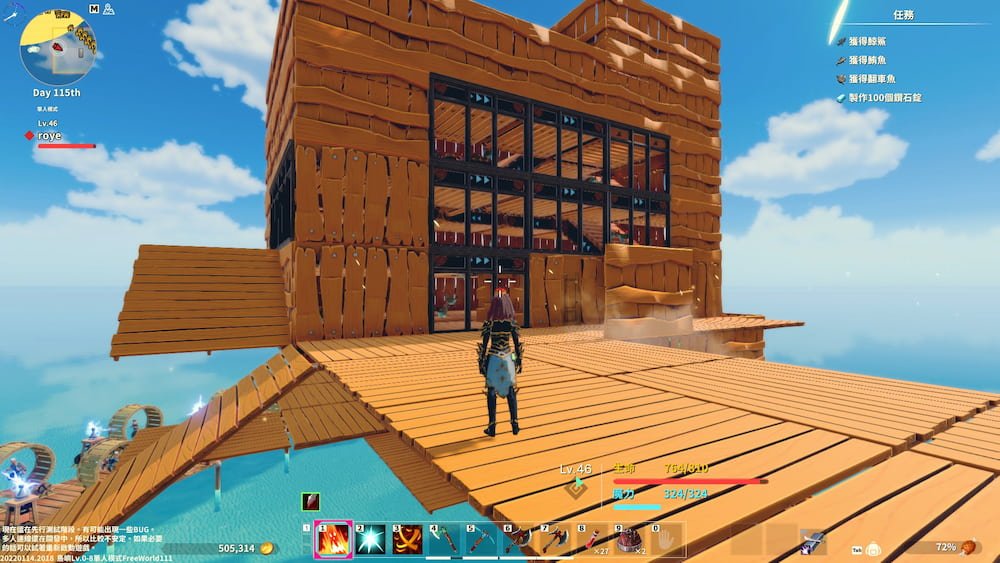
Task: Select the battle axe in hotbar slot 7
Action: click(x=557, y=540)
